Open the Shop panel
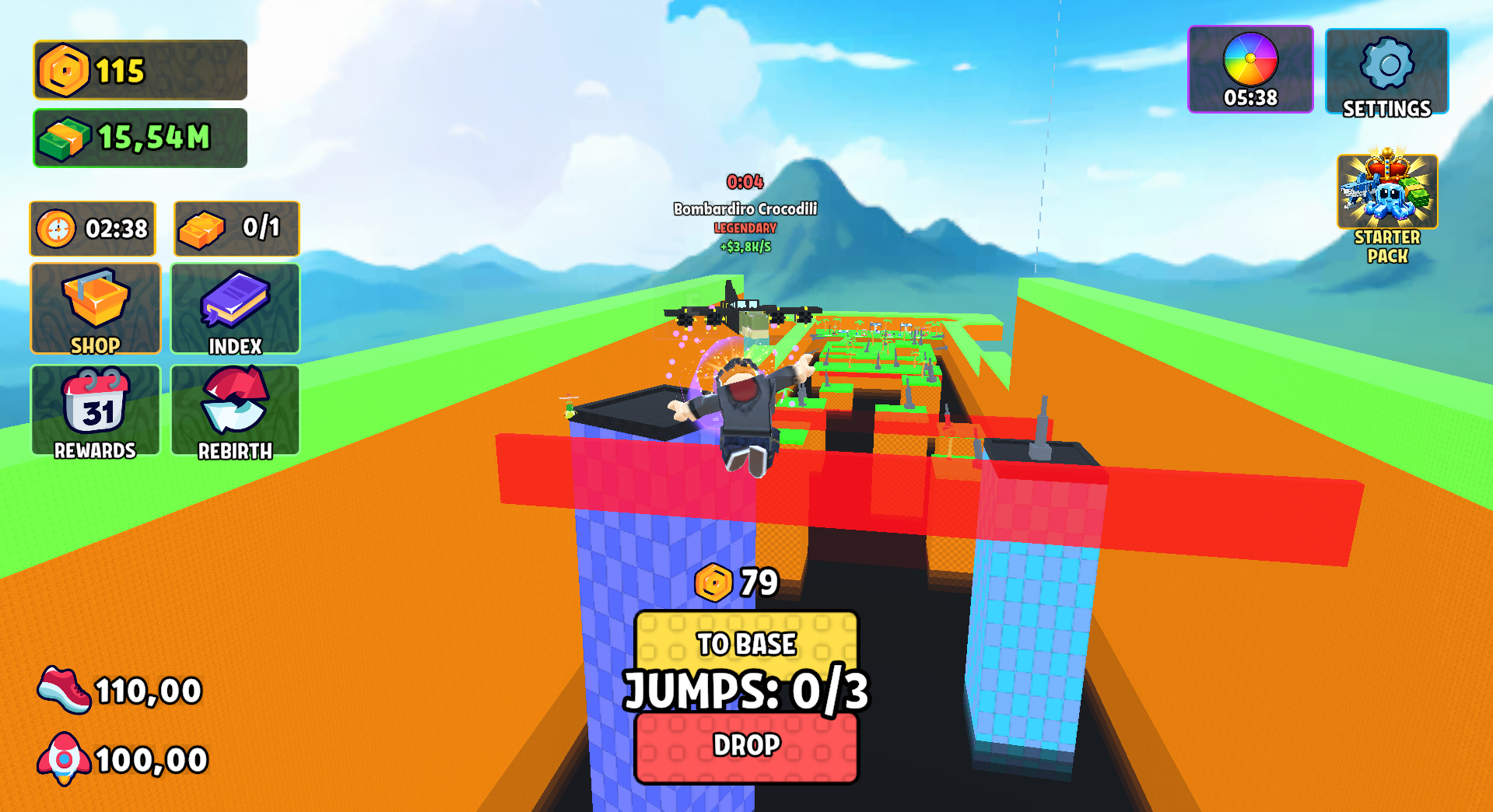Viewport: 1493px width, 812px height. point(95,308)
